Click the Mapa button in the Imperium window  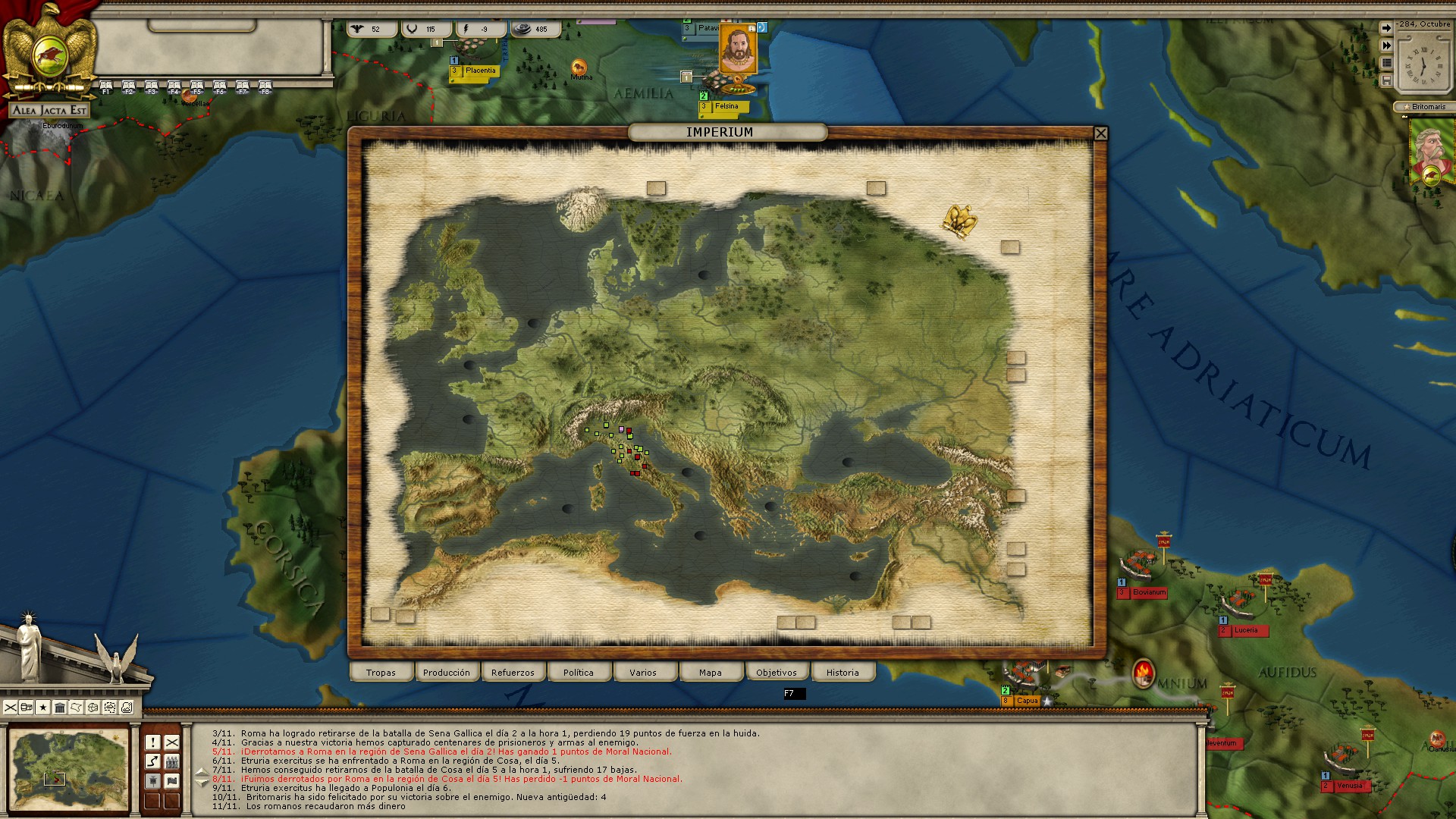pos(711,672)
